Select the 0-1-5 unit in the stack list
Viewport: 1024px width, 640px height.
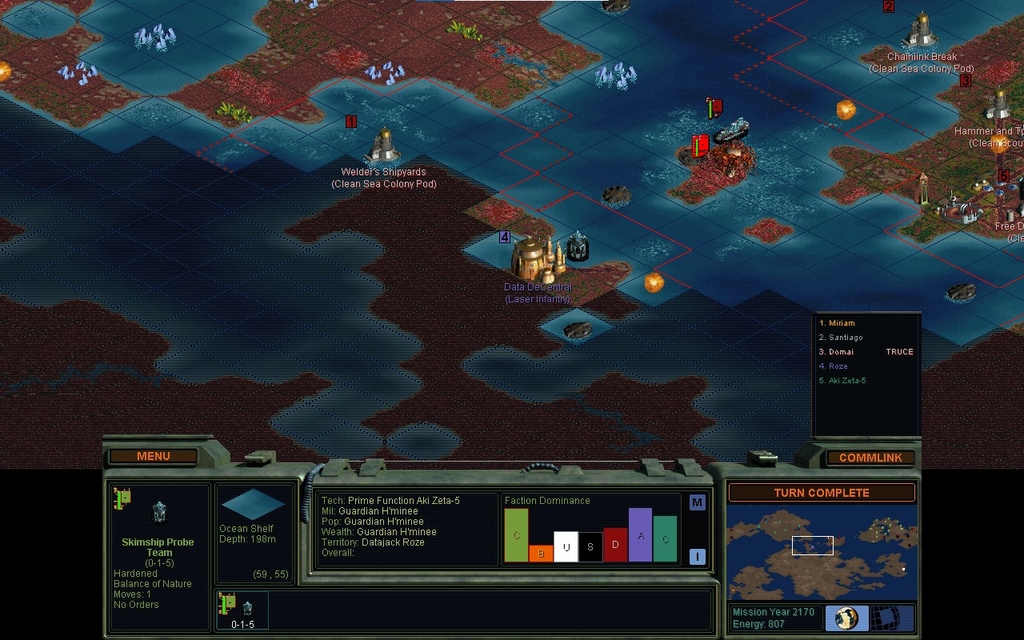[242, 610]
